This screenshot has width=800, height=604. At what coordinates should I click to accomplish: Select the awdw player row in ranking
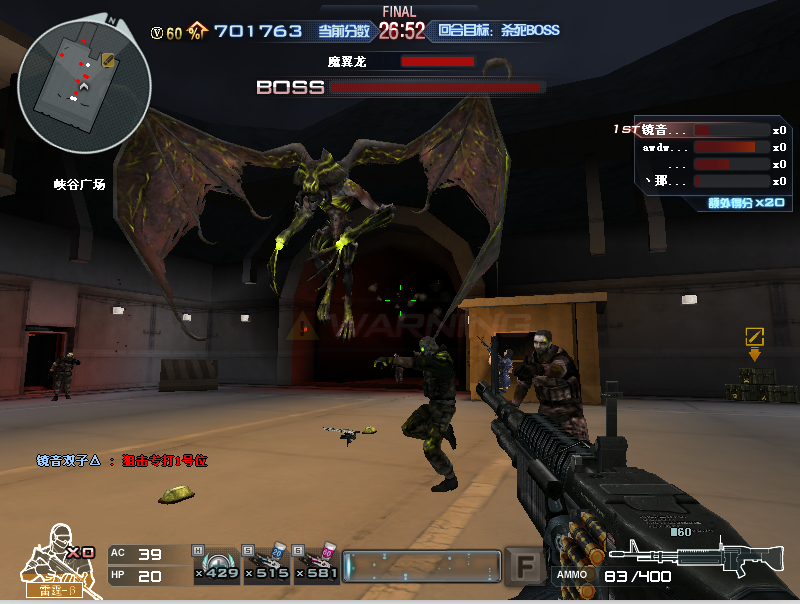(700, 147)
